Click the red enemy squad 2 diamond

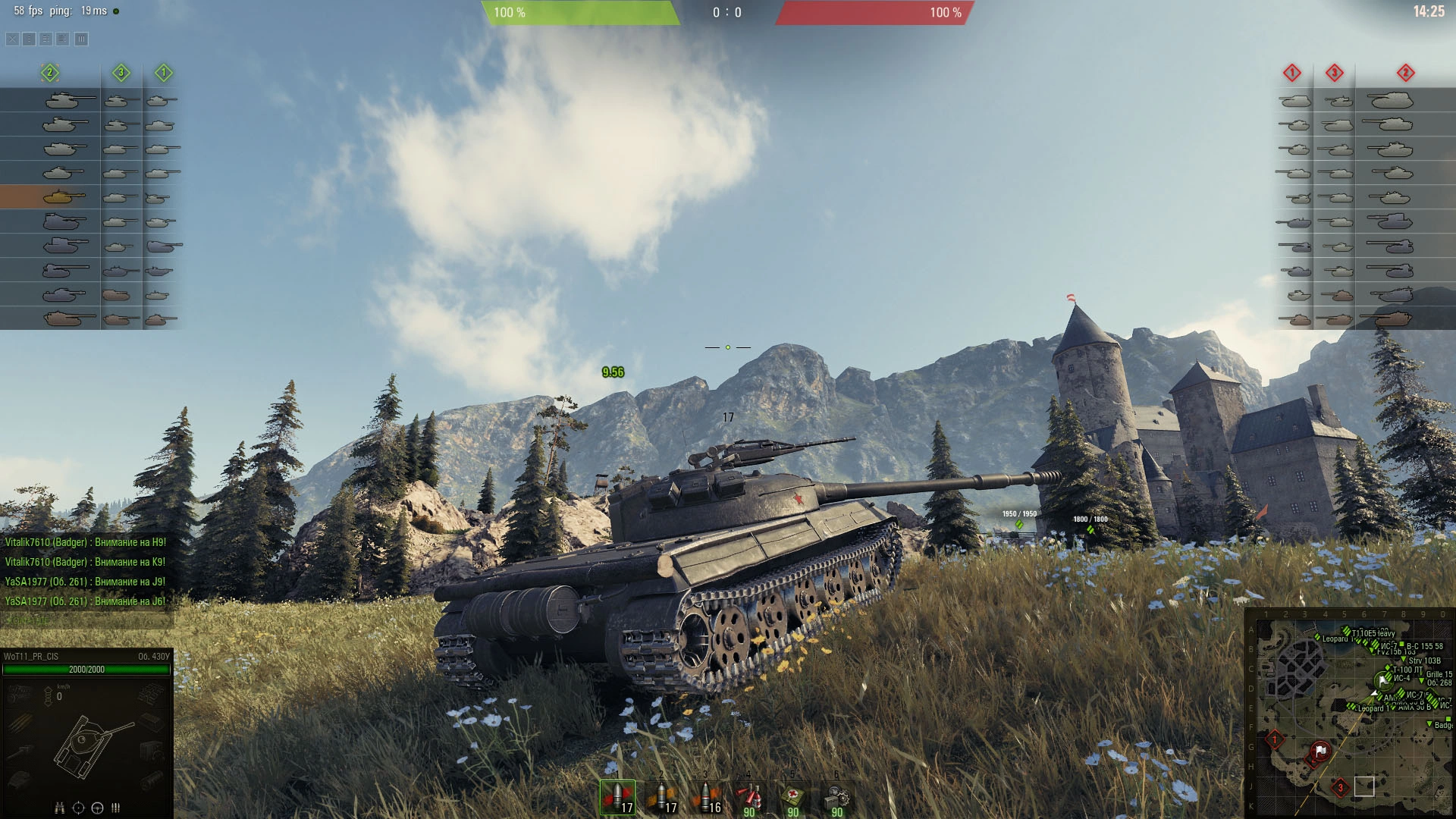pyautogui.click(x=1405, y=73)
